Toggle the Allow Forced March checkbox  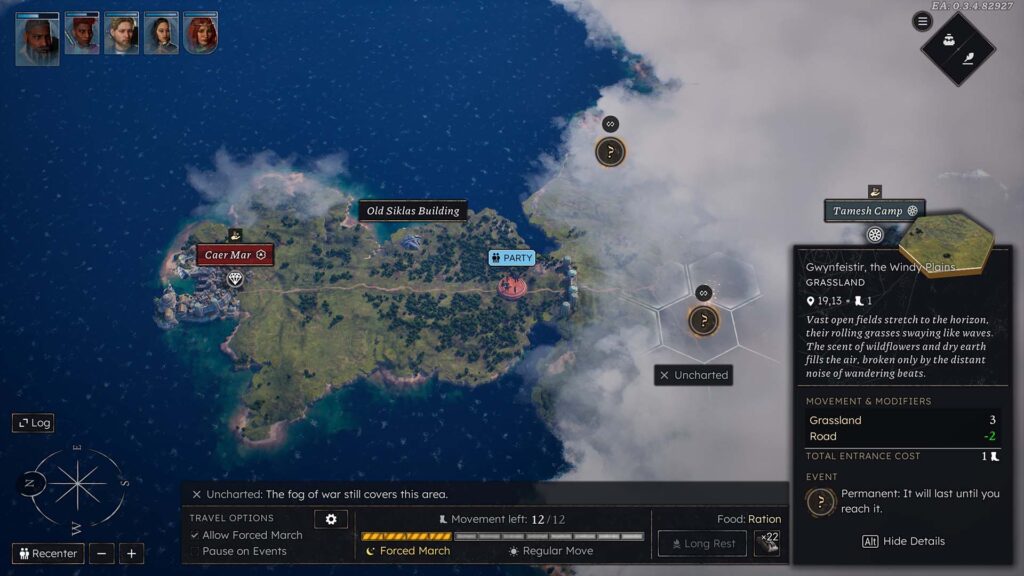tap(195, 535)
